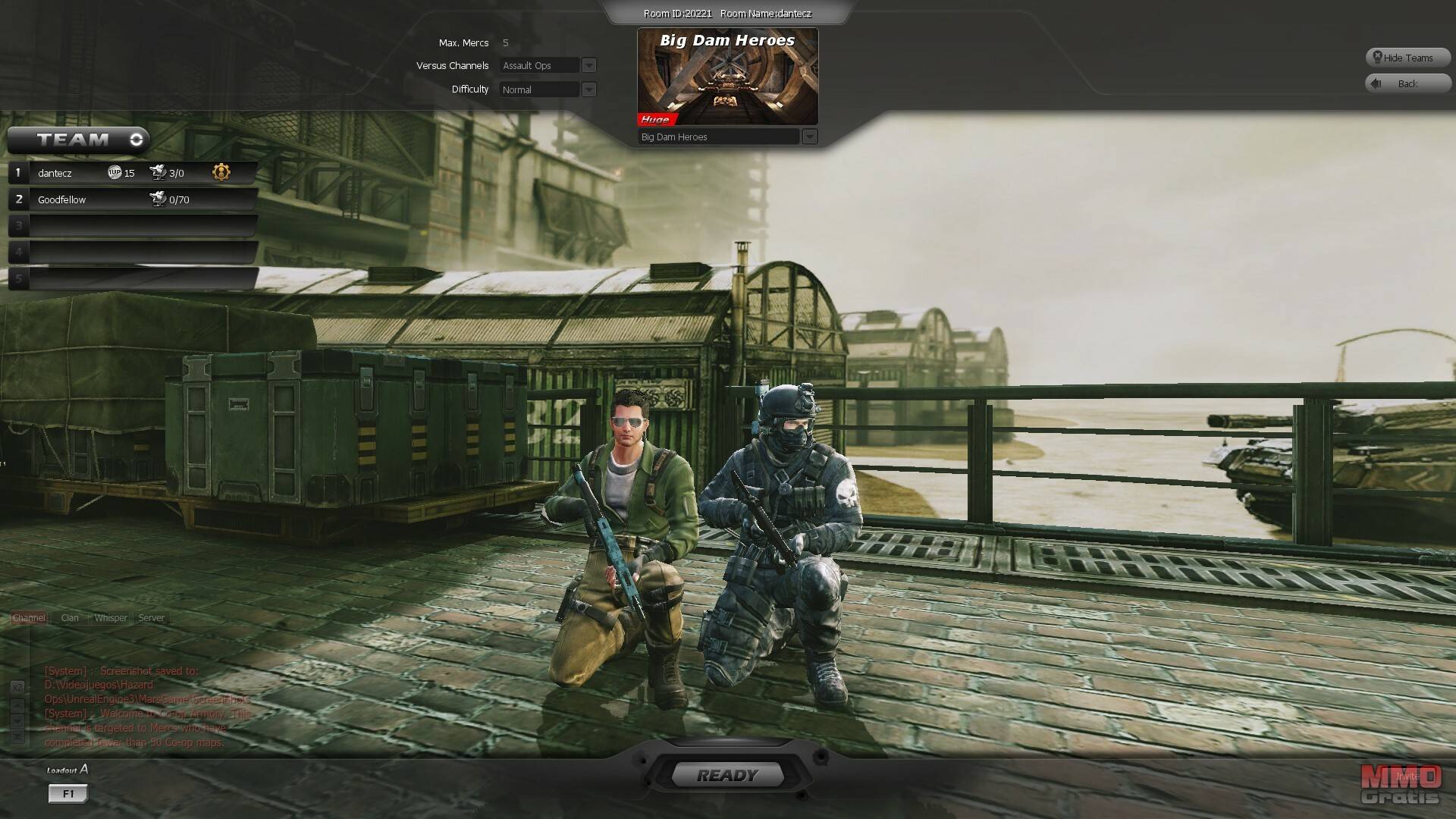This screenshot has height=819, width=1456.
Task: Click the Invite button
Action: tap(1407, 777)
